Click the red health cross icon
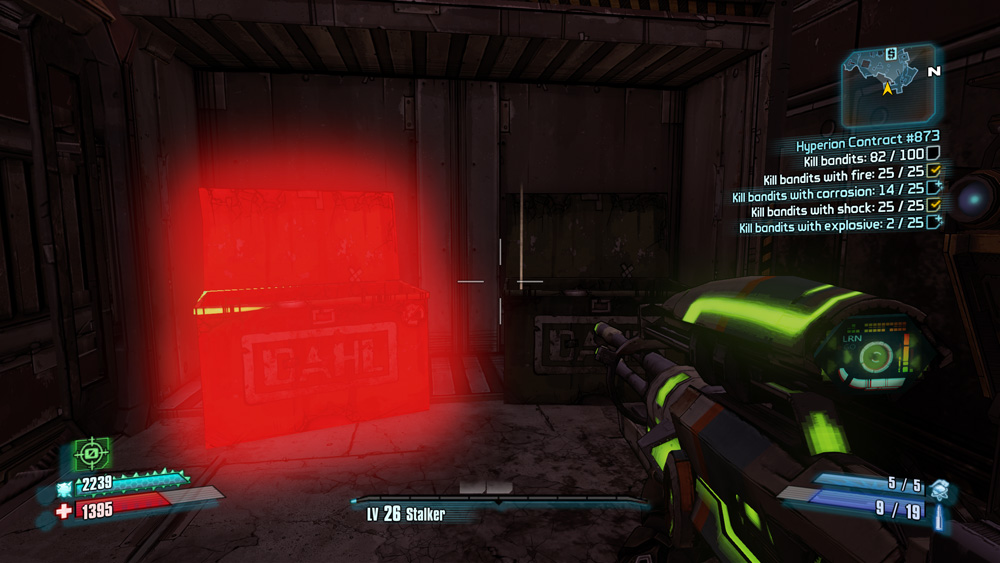The width and height of the screenshot is (1000, 563). tap(65, 511)
